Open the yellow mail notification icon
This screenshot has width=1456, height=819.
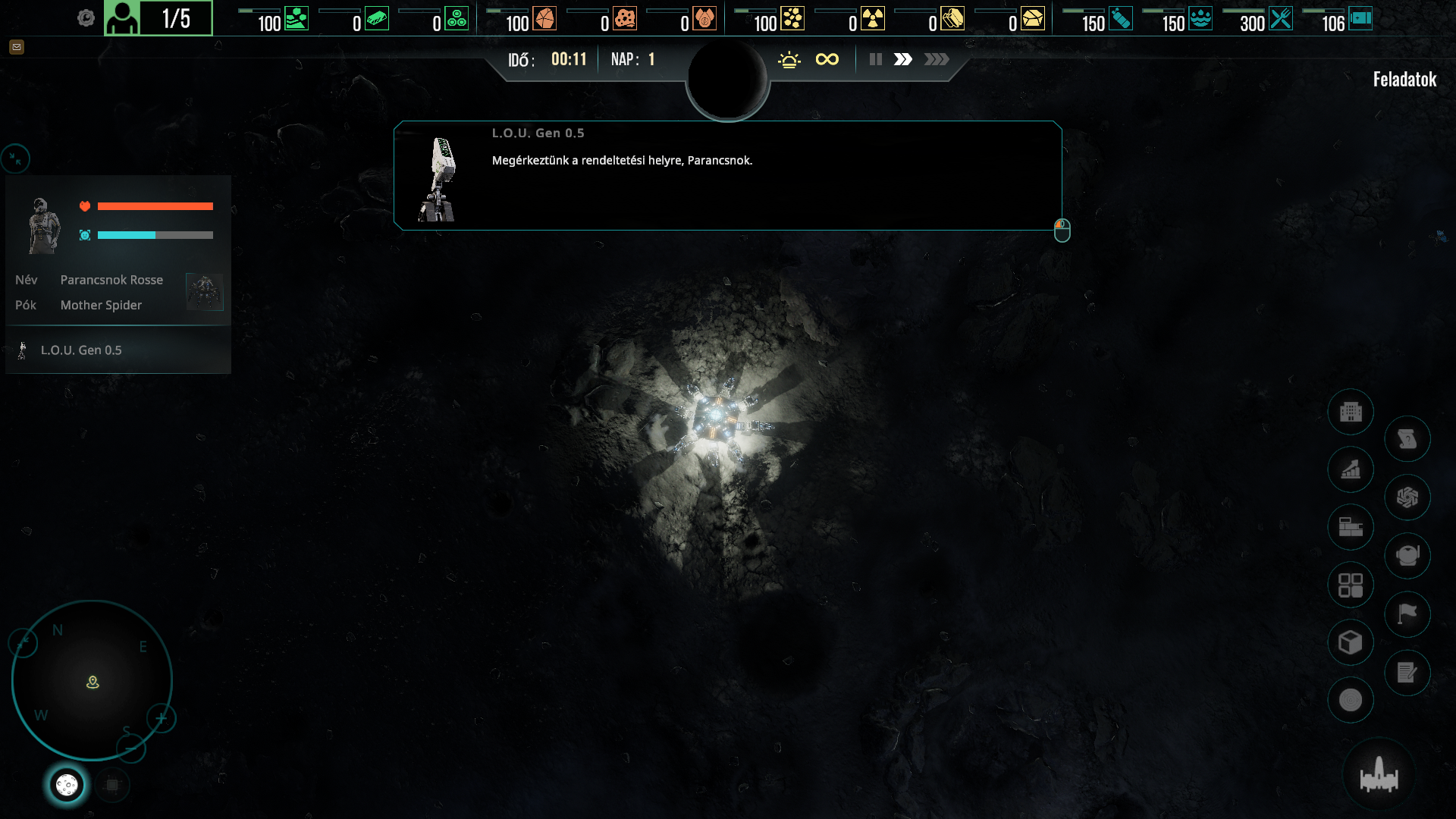(x=17, y=47)
